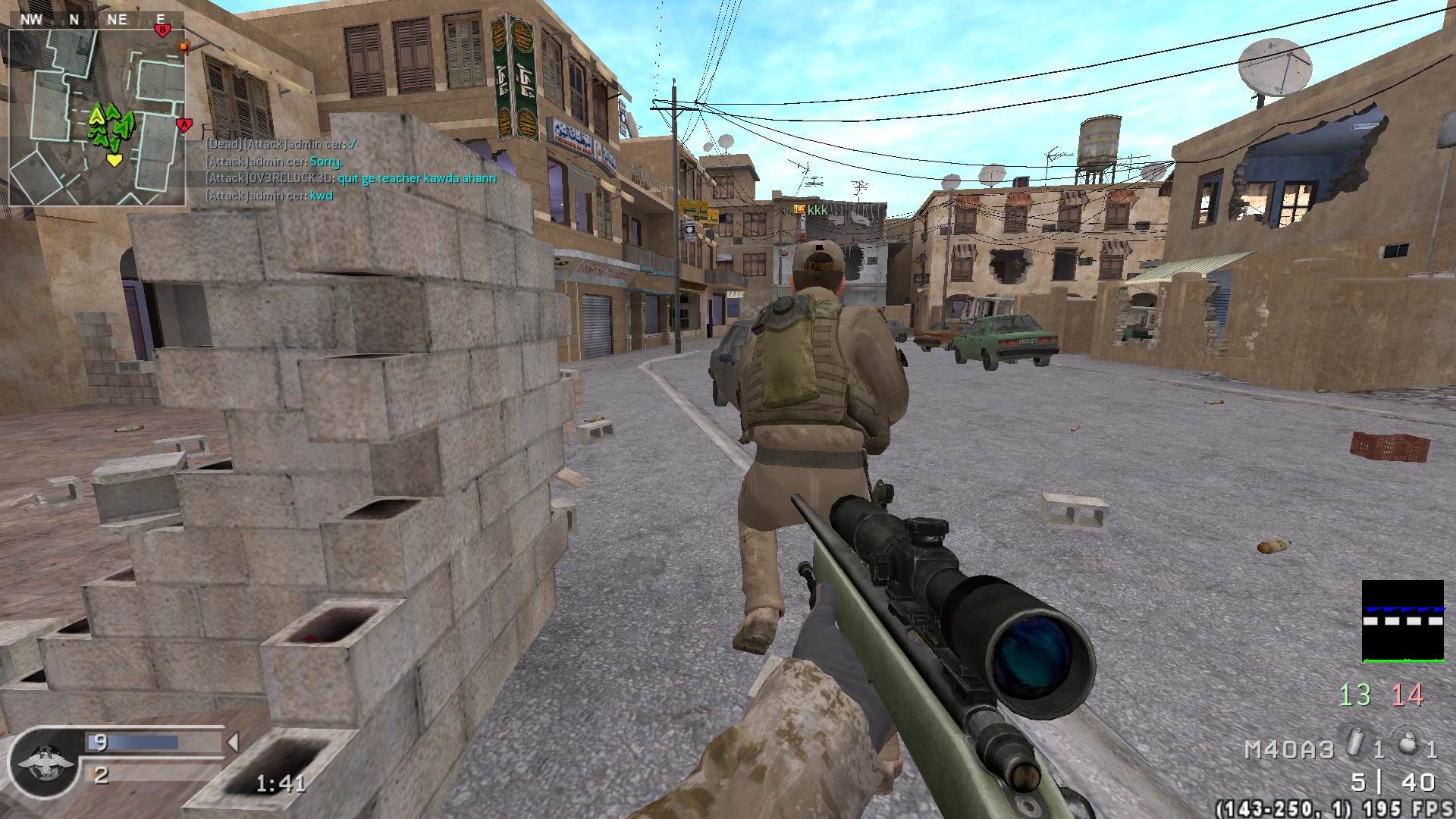The image size is (1456, 819).
Task: Click the minimap in the corner
Action: tap(96, 118)
